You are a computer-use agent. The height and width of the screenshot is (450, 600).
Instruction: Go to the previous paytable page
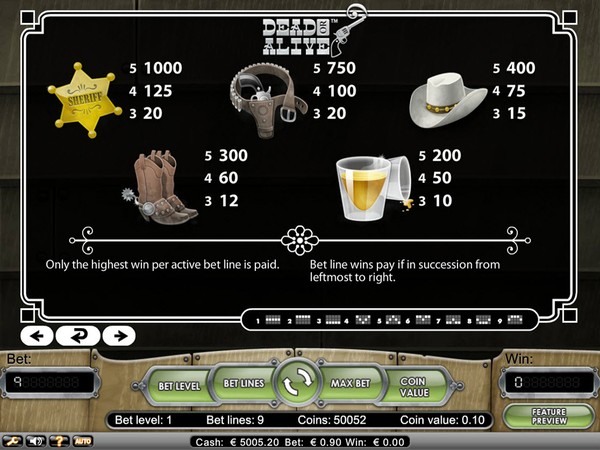(x=37, y=335)
